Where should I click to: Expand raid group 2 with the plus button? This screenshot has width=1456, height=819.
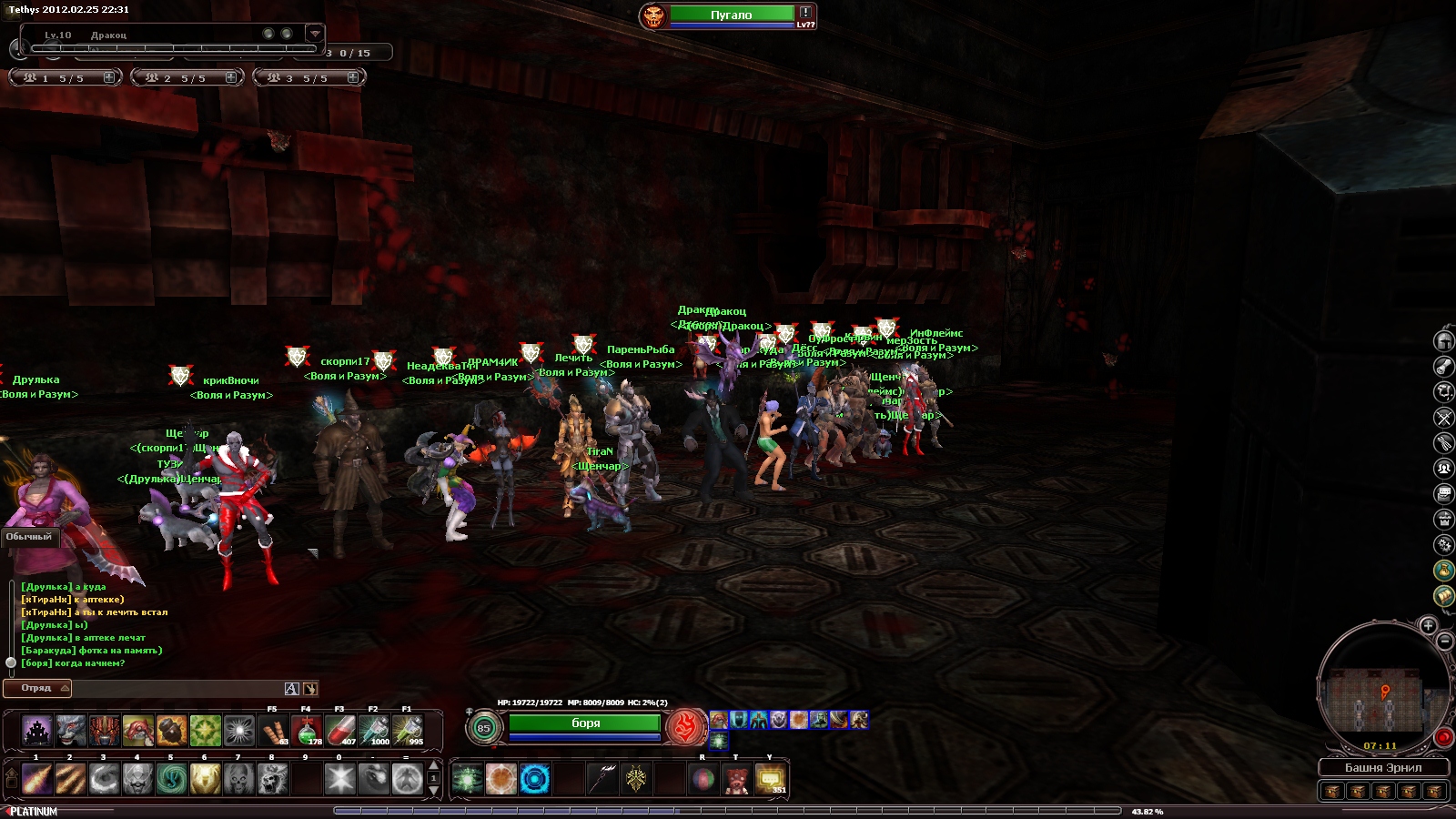(231, 78)
